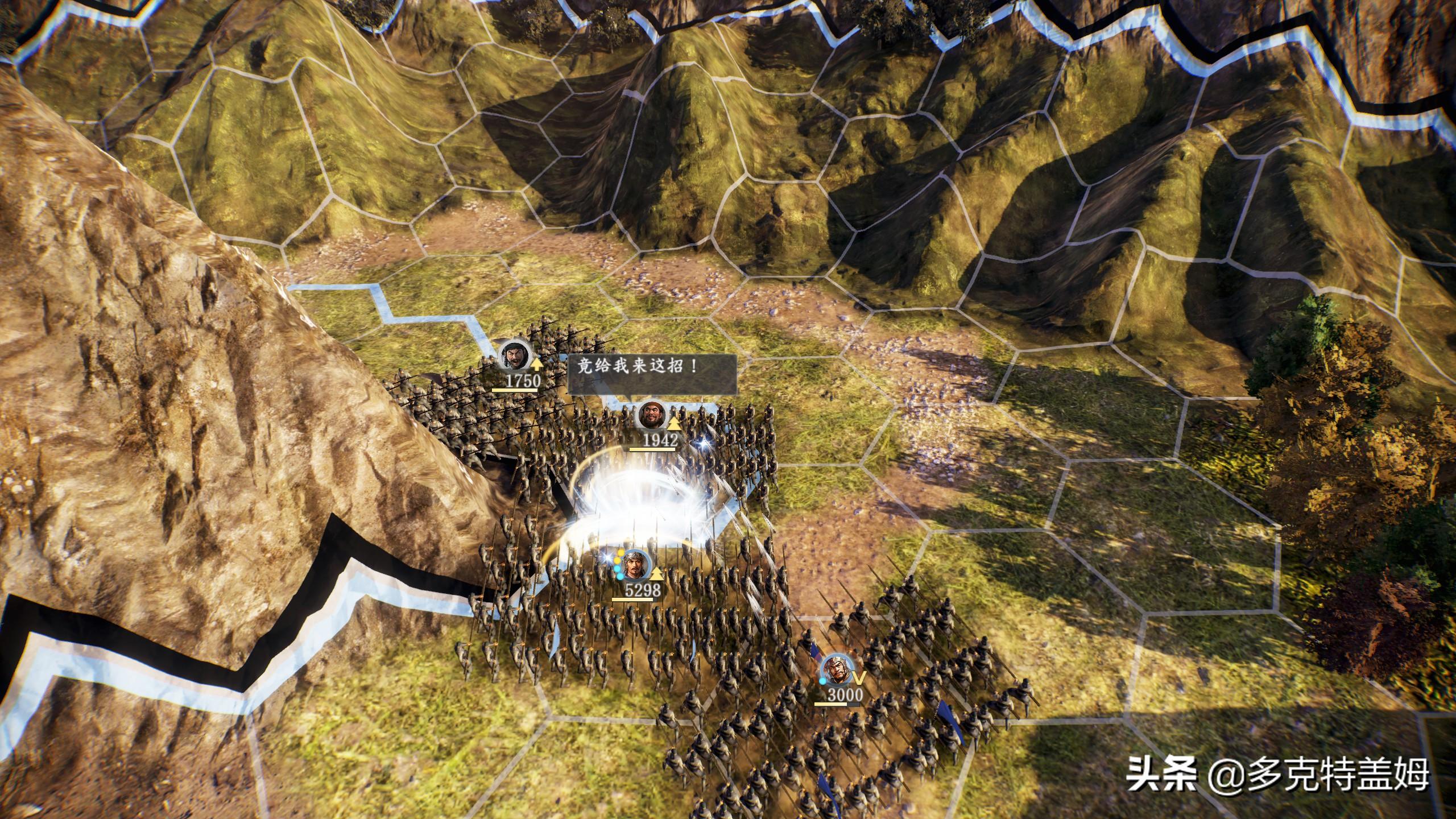This screenshot has height=819, width=1456.
Task: Select the officer portrait with 1942 troops
Action: (651, 416)
